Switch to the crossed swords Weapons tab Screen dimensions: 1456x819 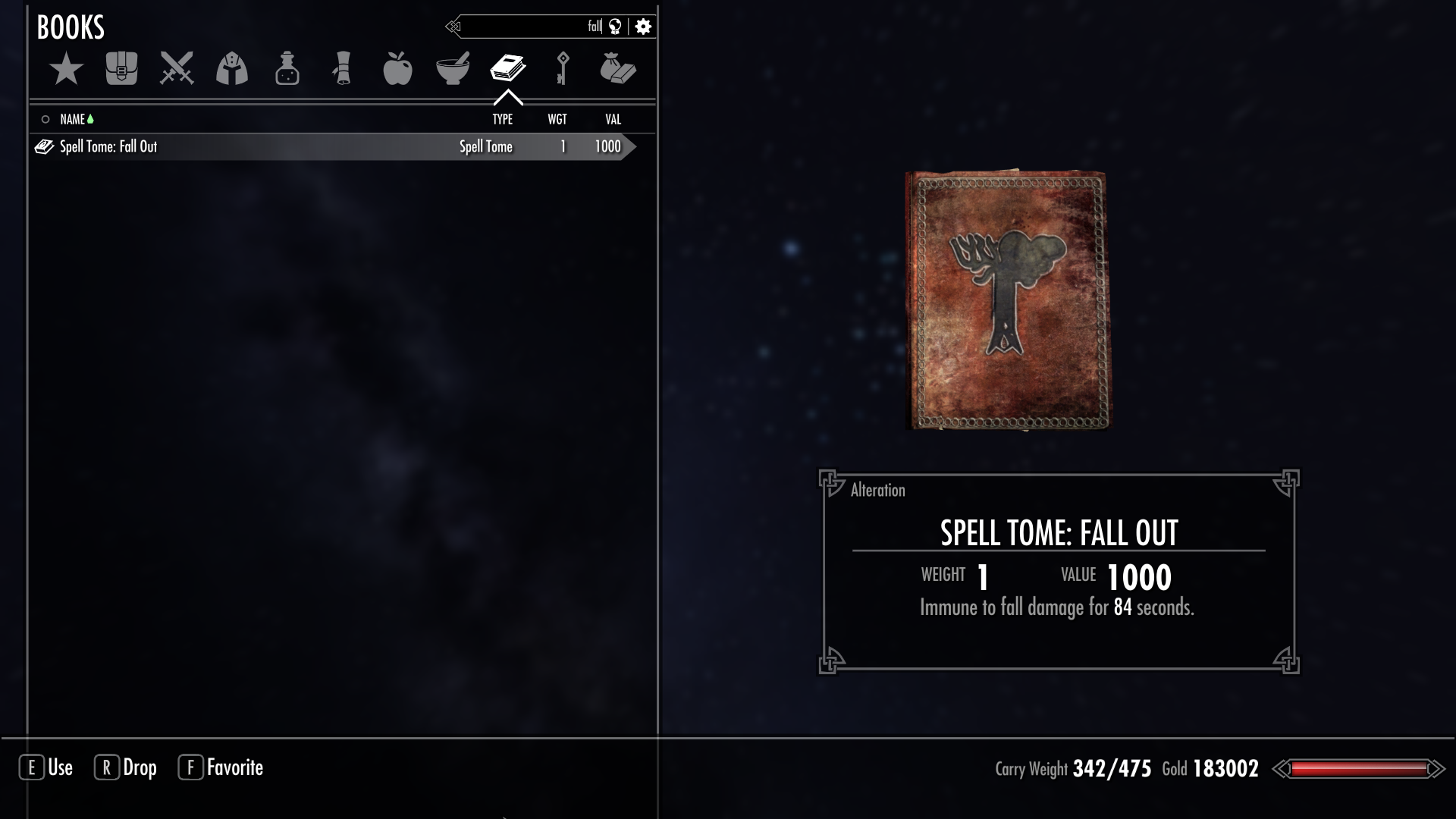point(177,69)
